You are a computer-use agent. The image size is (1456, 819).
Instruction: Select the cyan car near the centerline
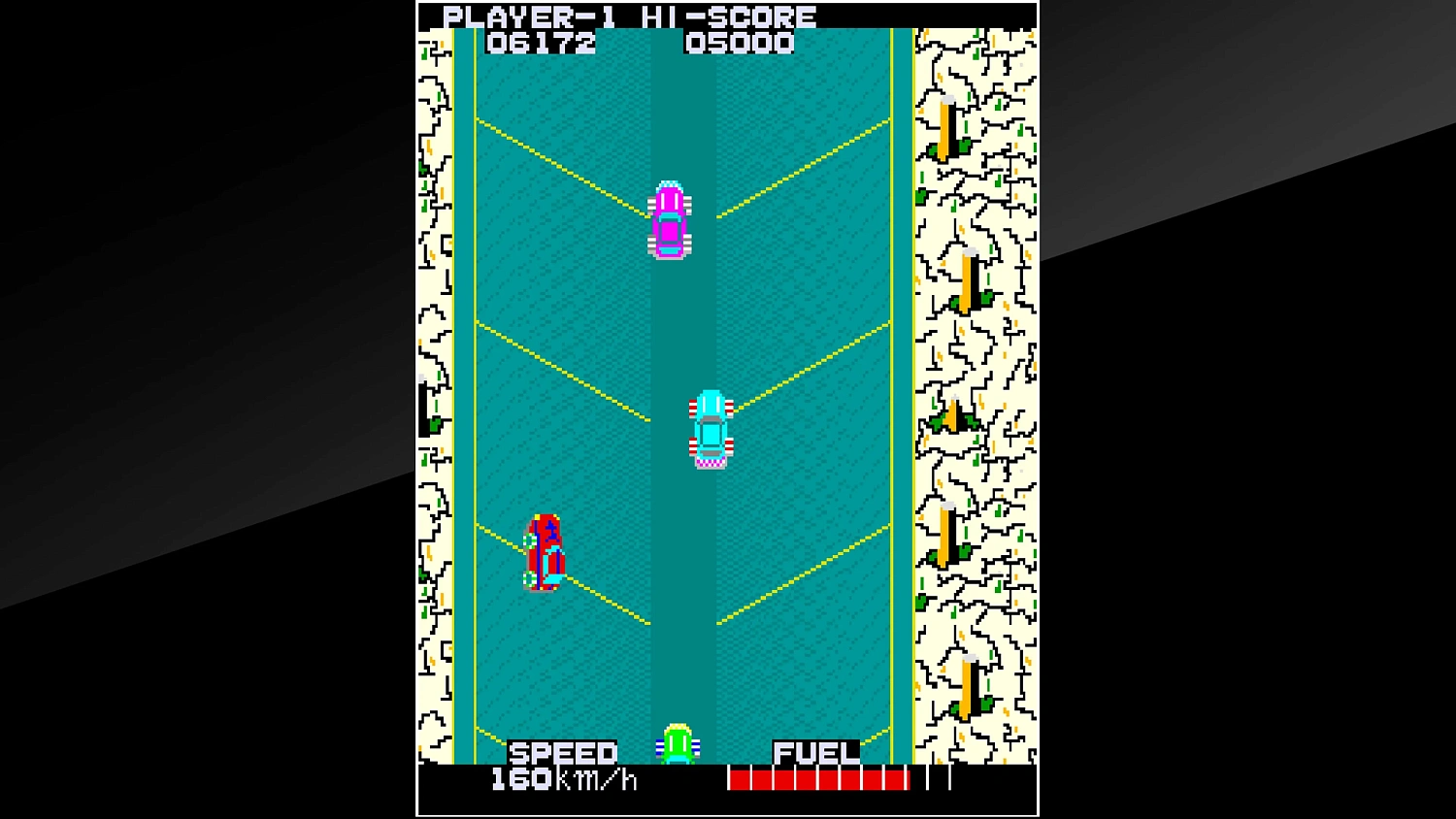pyautogui.click(x=711, y=429)
